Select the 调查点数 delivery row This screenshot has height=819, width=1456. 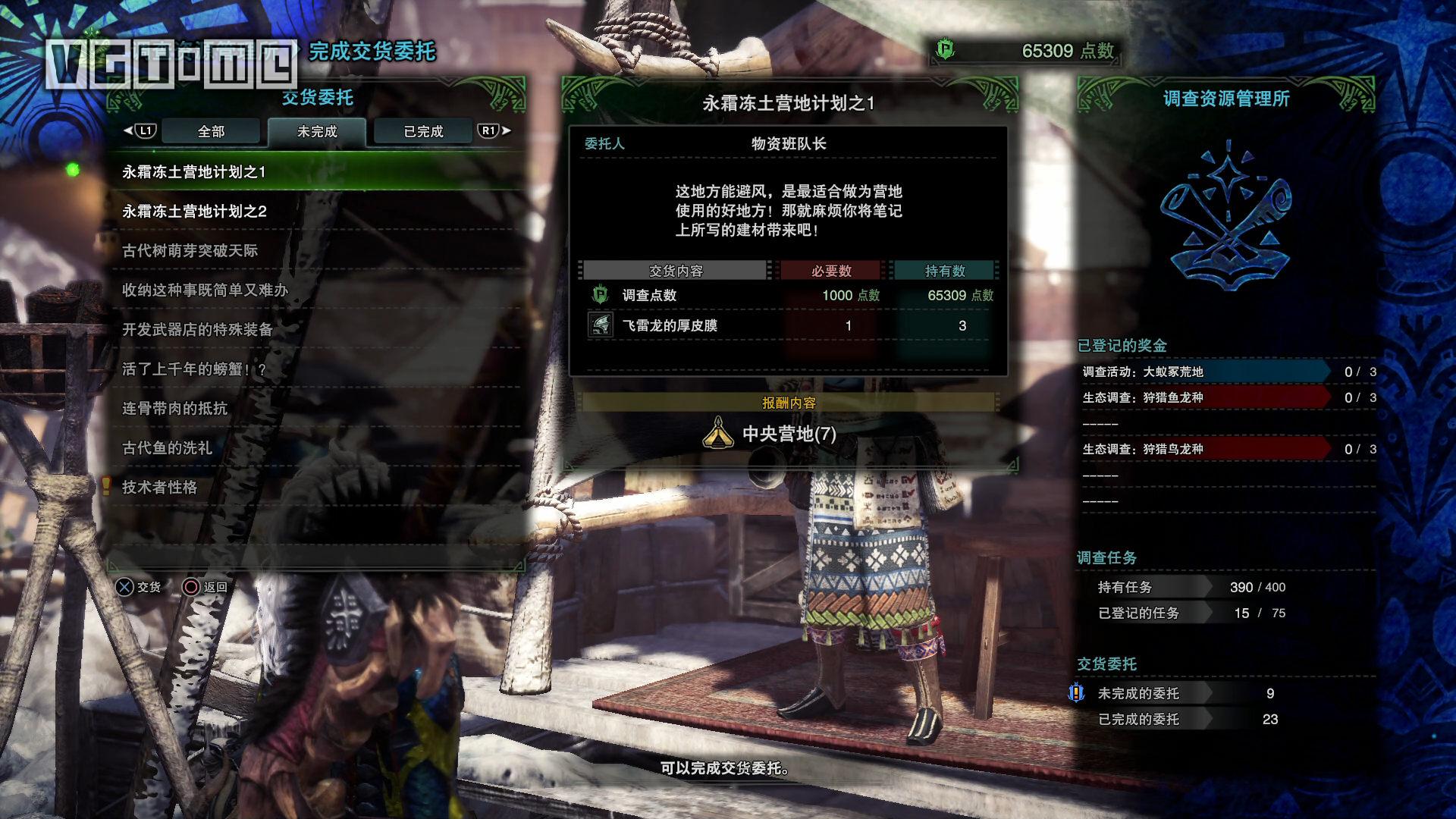(x=789, y=296)
